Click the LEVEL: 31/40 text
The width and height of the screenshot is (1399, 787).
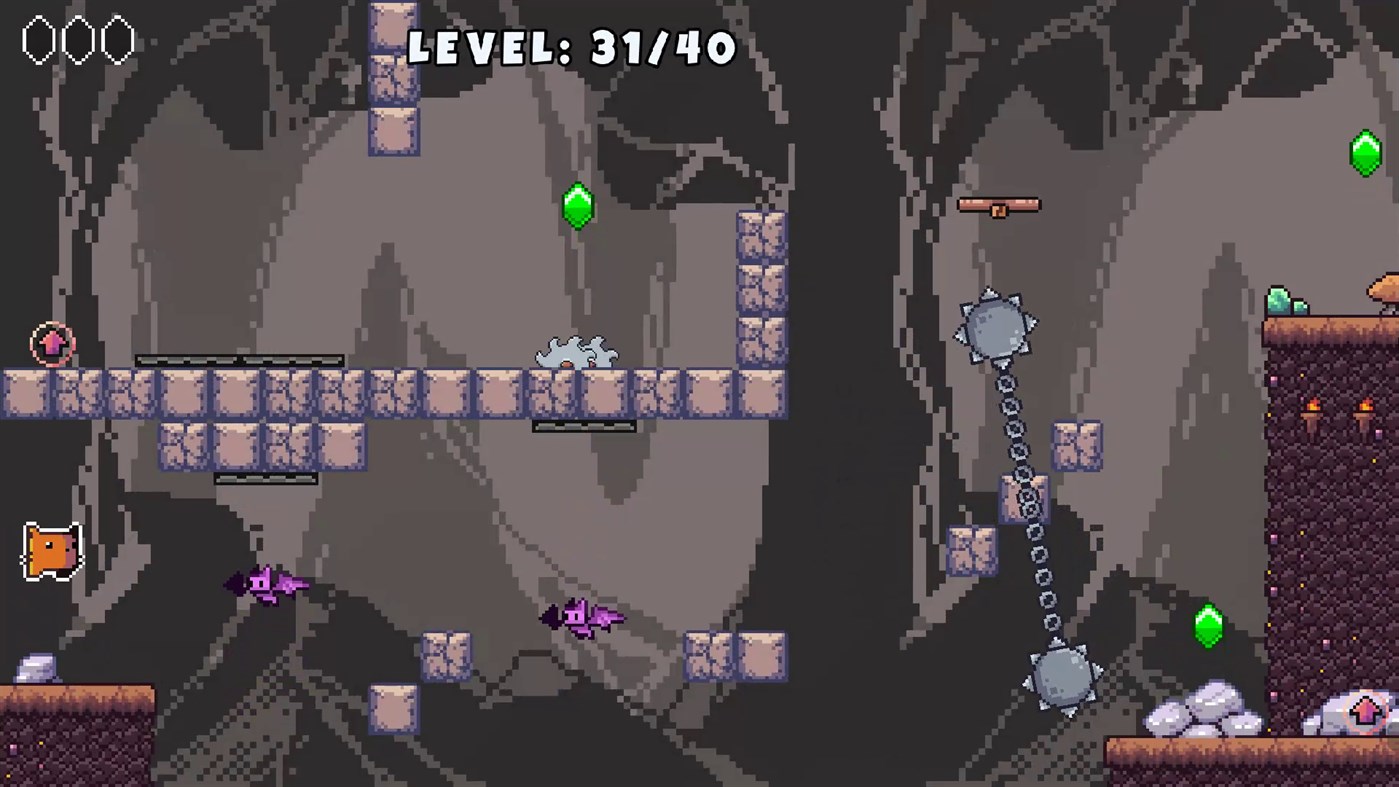tap(570, 45)
